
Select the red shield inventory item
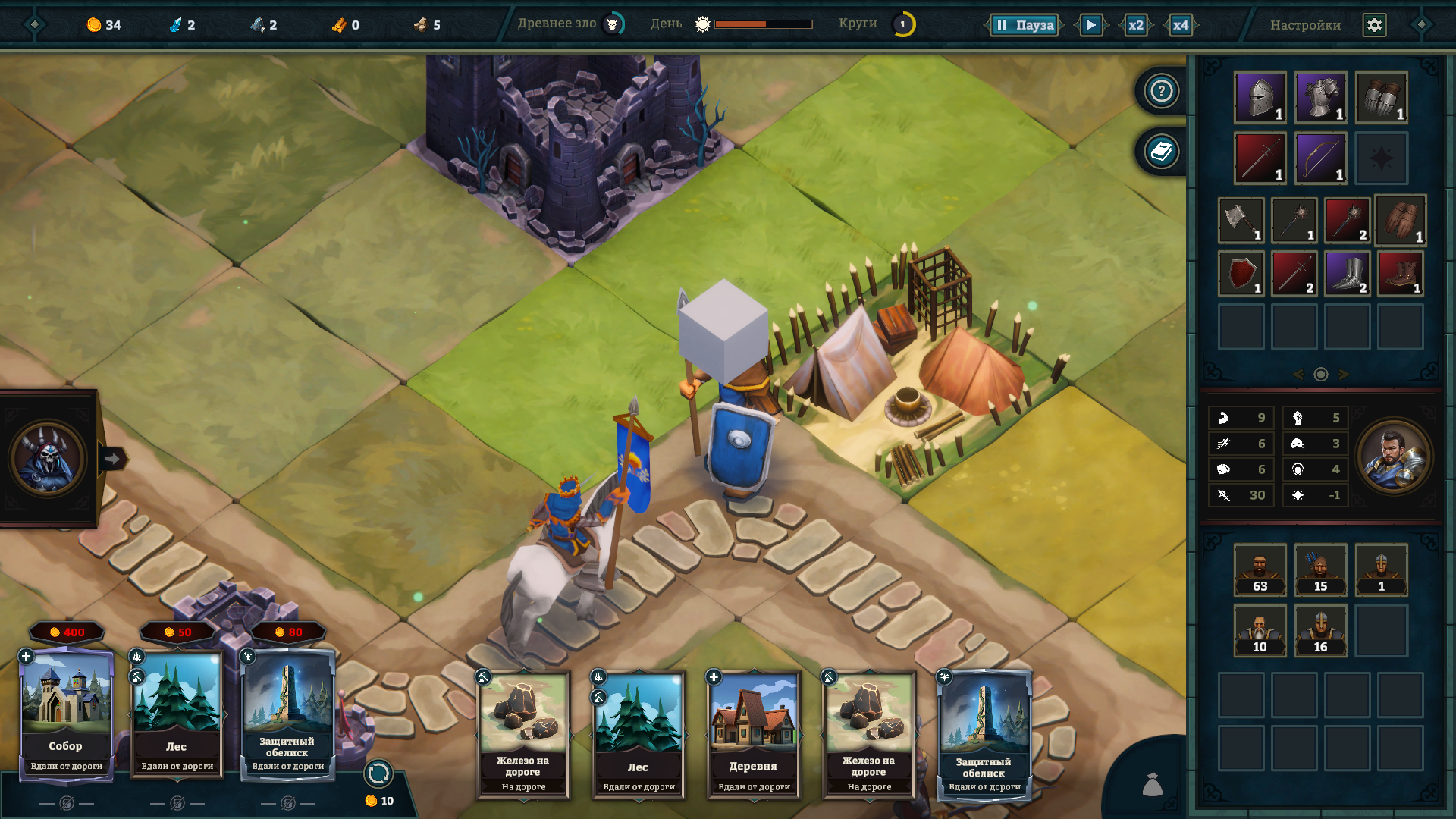tap(1241, 273)
